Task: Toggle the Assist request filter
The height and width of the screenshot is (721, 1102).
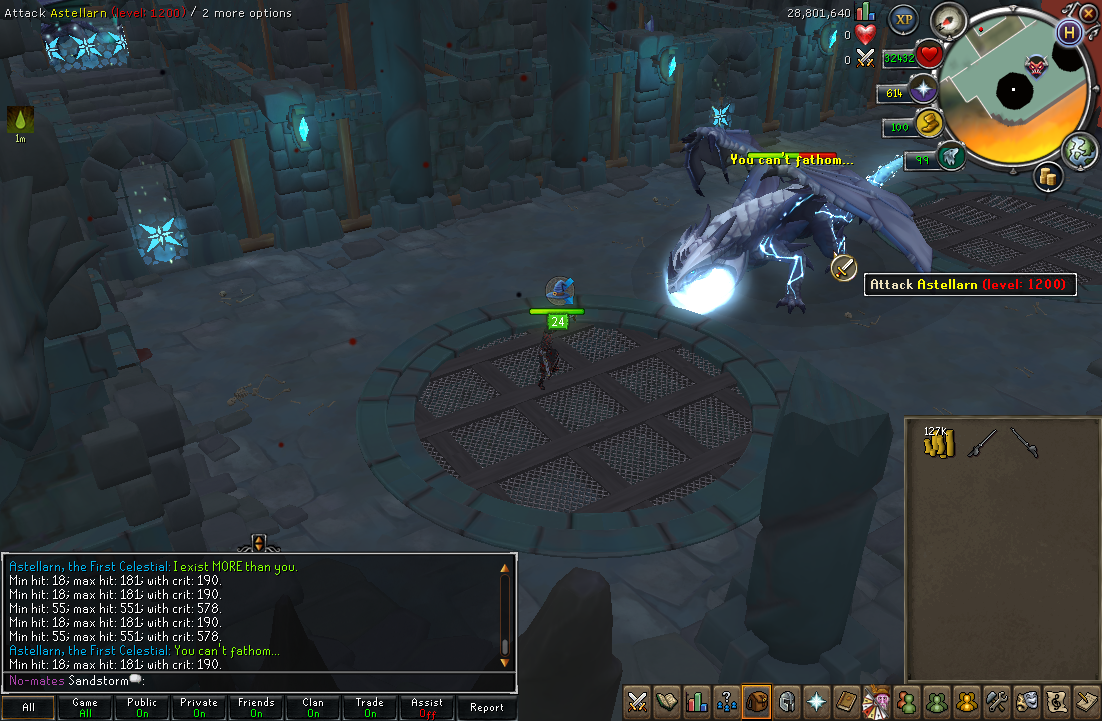Action: tap(427, 707)
